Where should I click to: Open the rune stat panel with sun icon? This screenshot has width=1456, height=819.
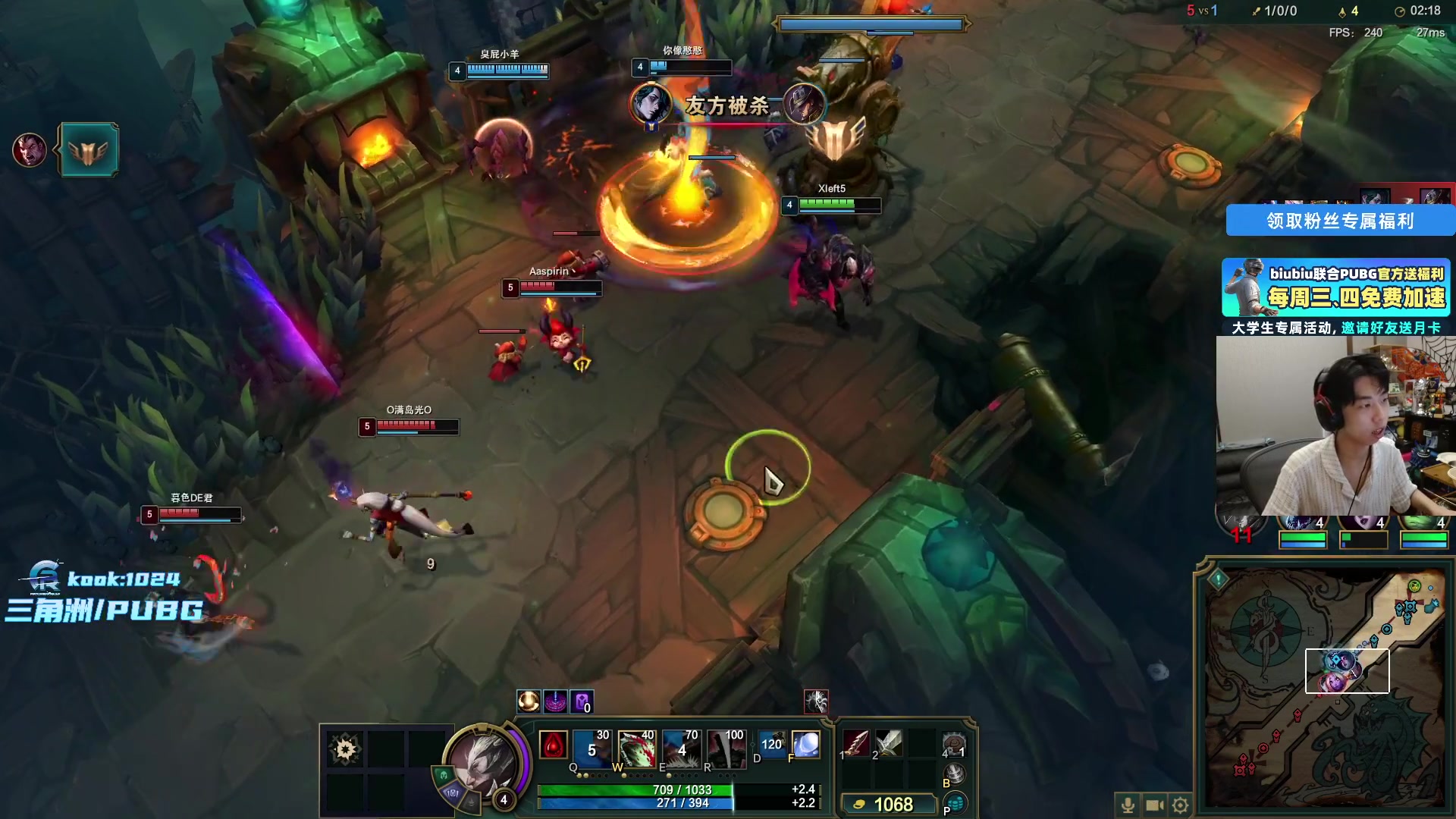point(345,749)
